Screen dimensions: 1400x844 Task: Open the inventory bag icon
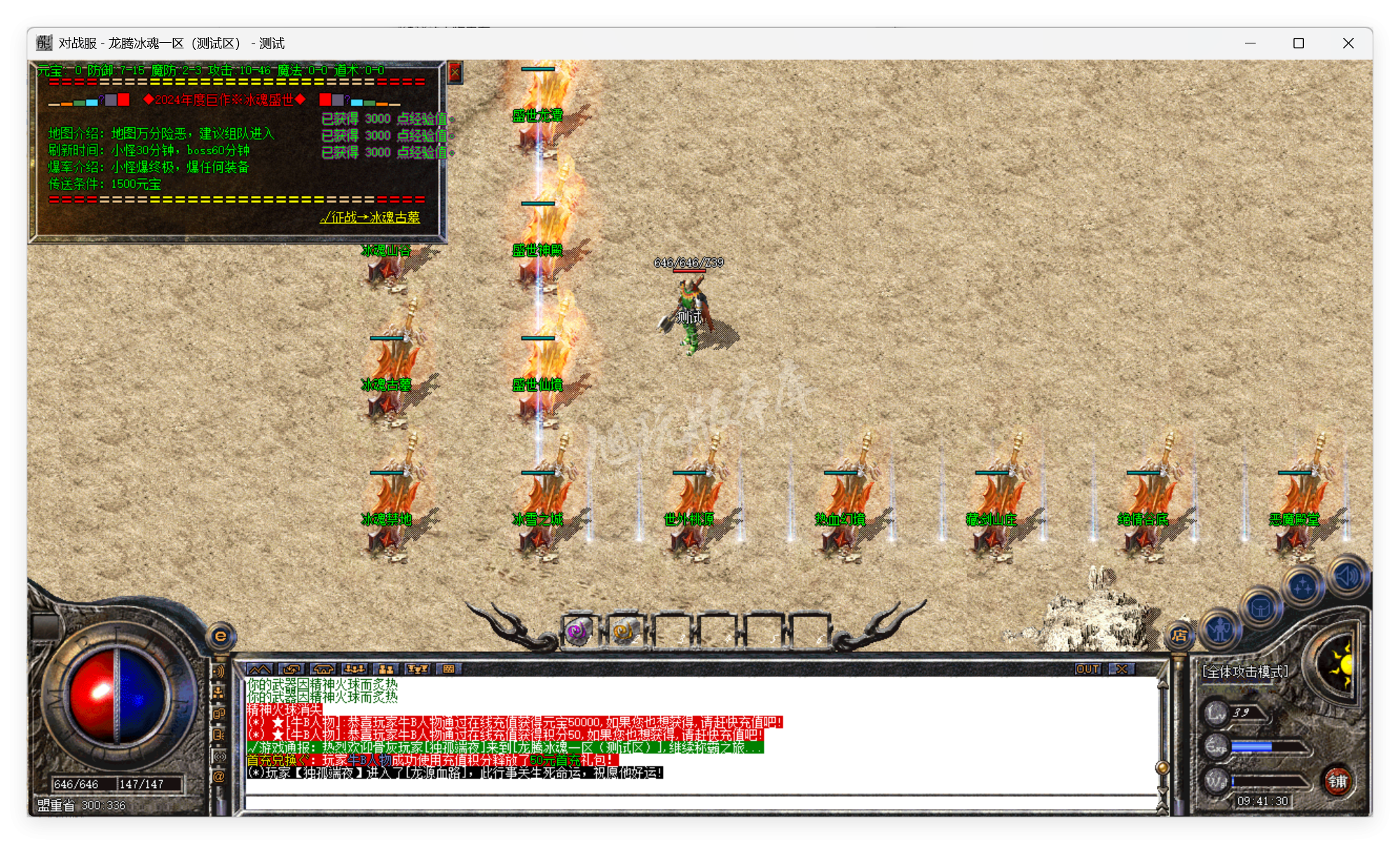1261,608
